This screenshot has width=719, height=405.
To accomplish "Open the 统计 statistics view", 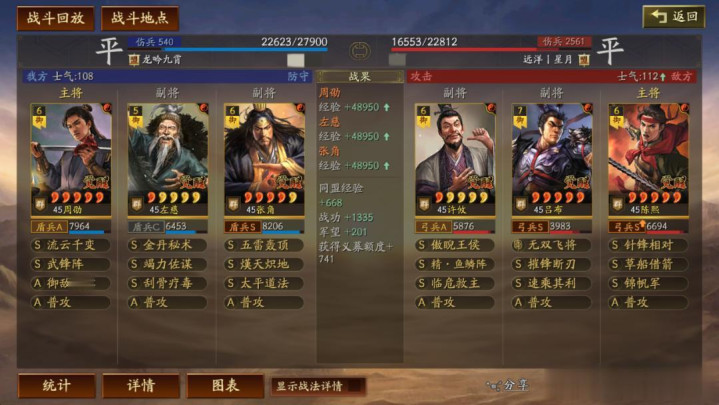I will tap(57, 385).
